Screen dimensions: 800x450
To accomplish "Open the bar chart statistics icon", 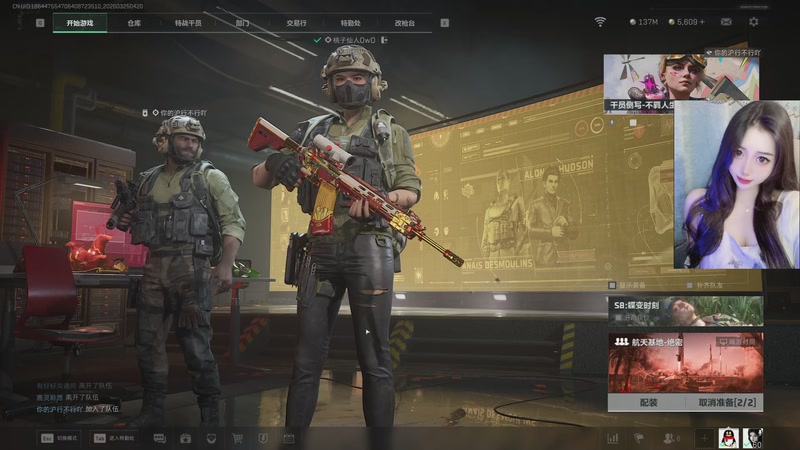I will [x=612, y=438].
